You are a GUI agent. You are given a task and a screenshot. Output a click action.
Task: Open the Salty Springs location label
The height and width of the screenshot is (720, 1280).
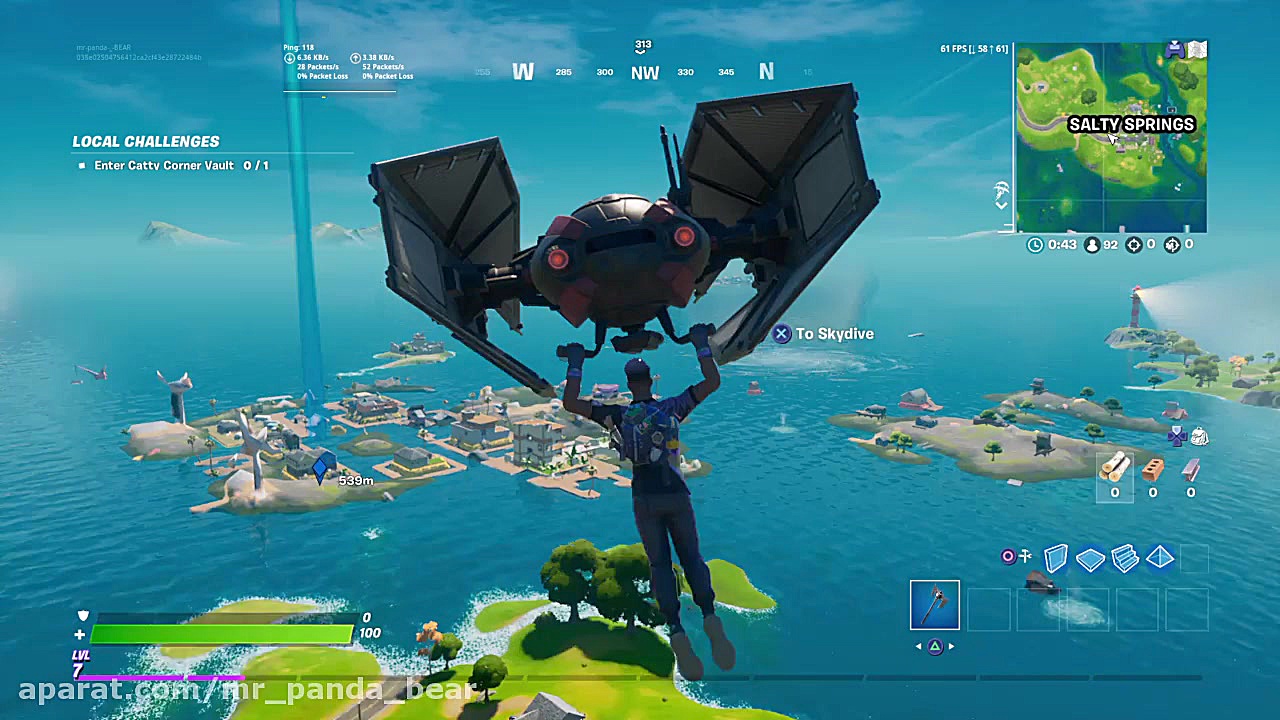(x=1130, y=125)
